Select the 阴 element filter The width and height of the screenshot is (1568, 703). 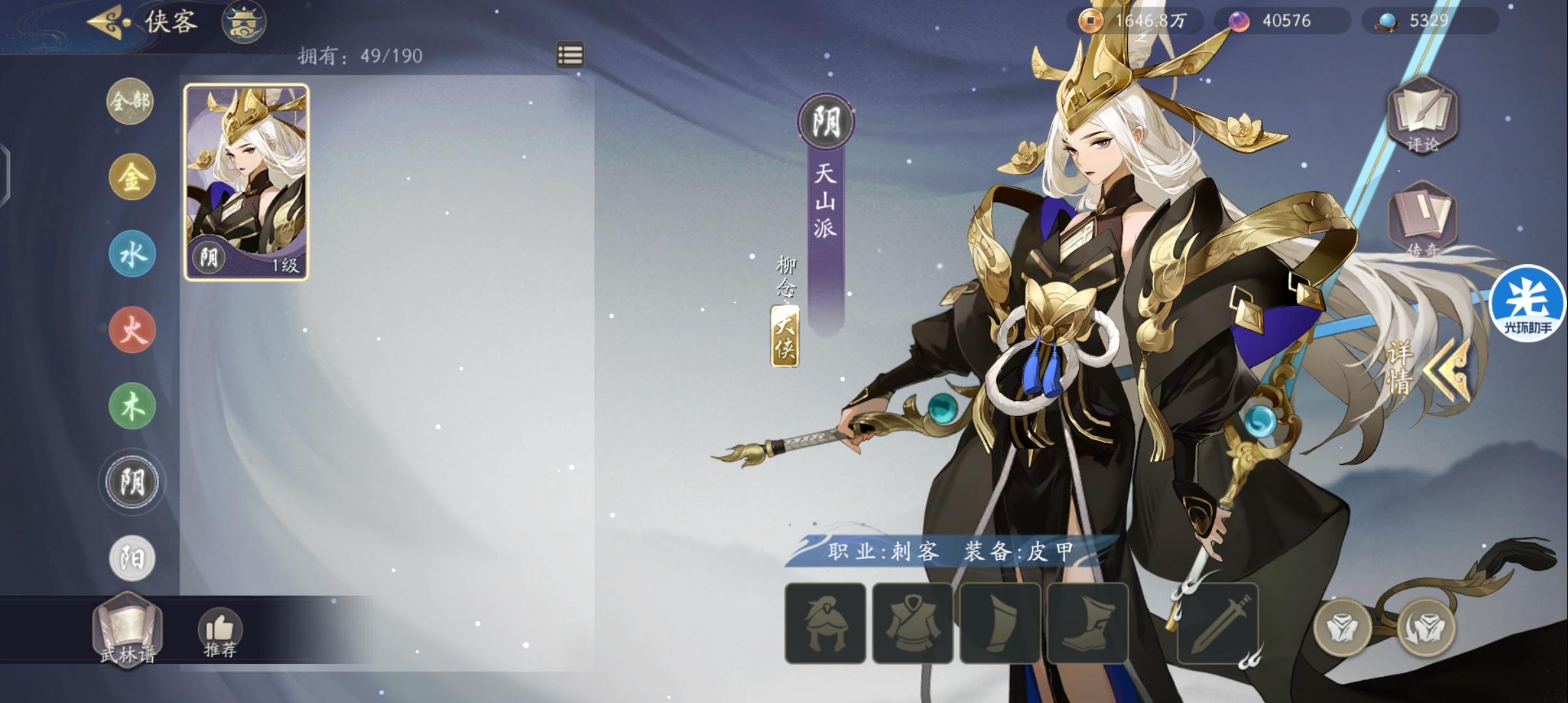tap(132, 482)
